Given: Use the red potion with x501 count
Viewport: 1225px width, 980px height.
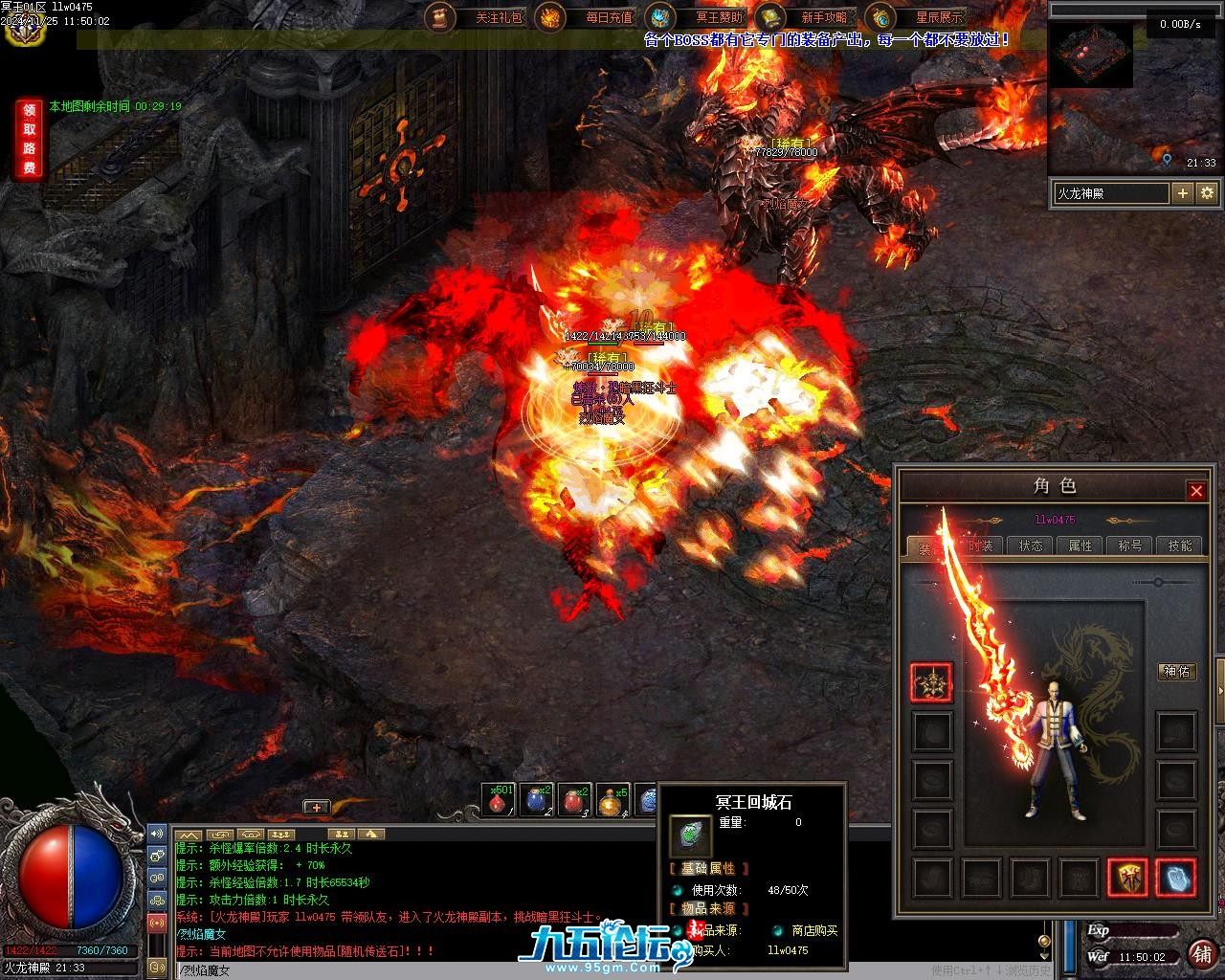Looking at the screenshot, I should (498, 801).
